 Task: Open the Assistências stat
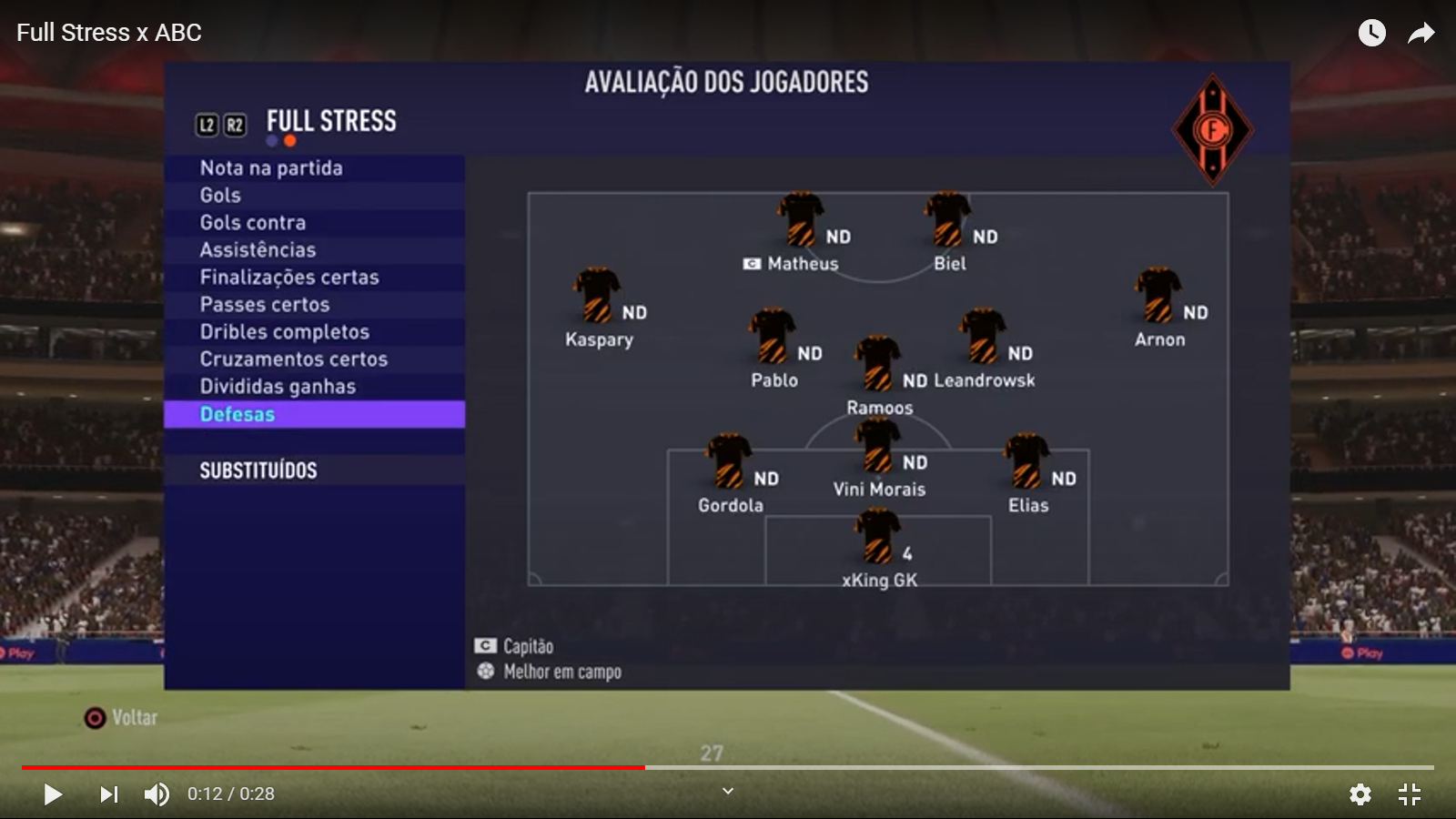[258, 250]
